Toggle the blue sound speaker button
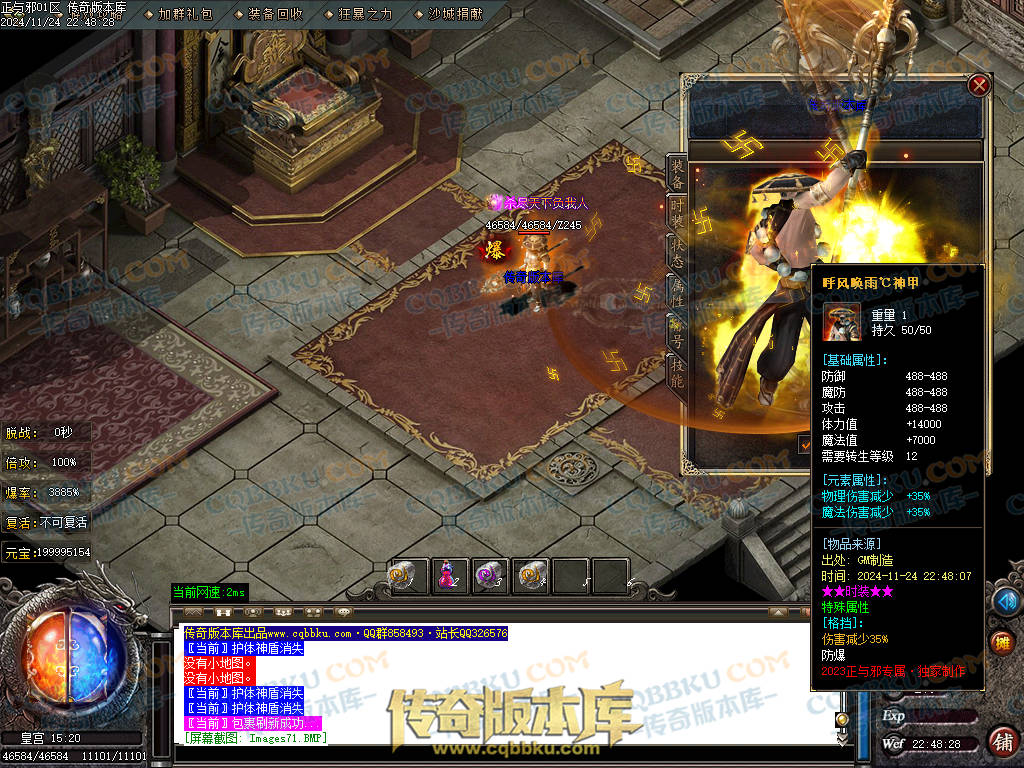This screenshot has width=1024, height=768. point(1004,600)
